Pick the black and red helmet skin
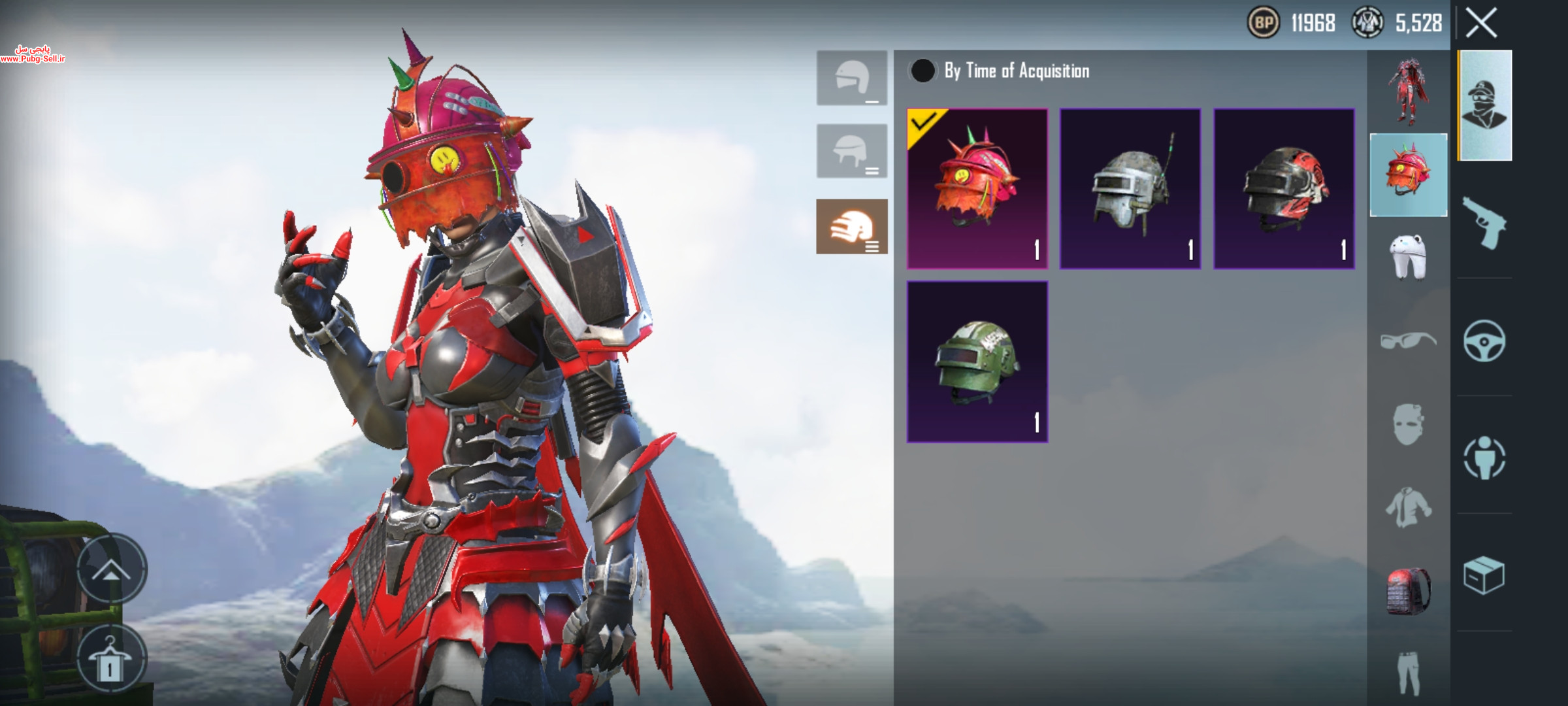1568x706 pixels. [x=1284, y=188]
